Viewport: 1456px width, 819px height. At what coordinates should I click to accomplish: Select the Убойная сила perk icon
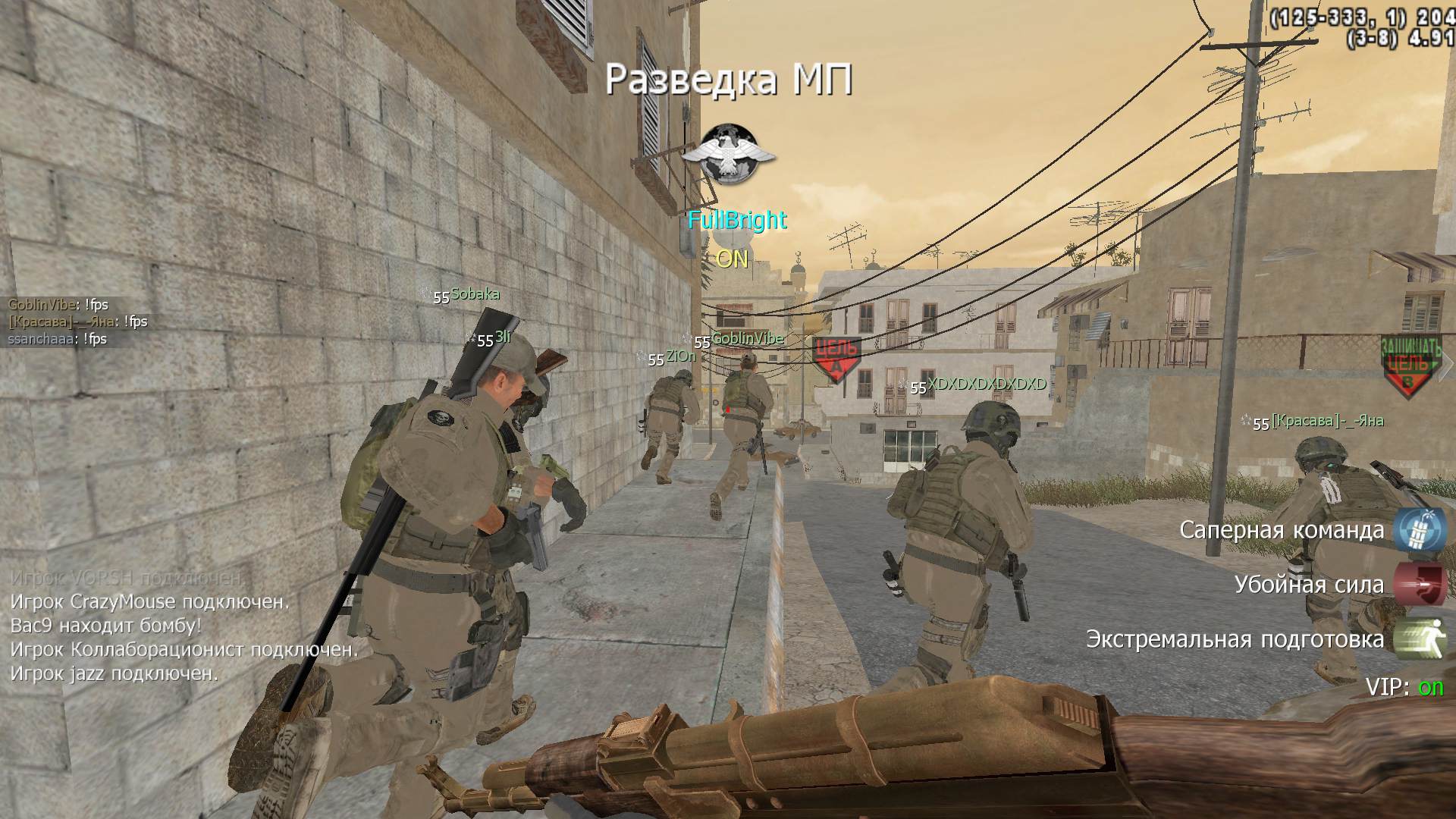pos(1417,584)
